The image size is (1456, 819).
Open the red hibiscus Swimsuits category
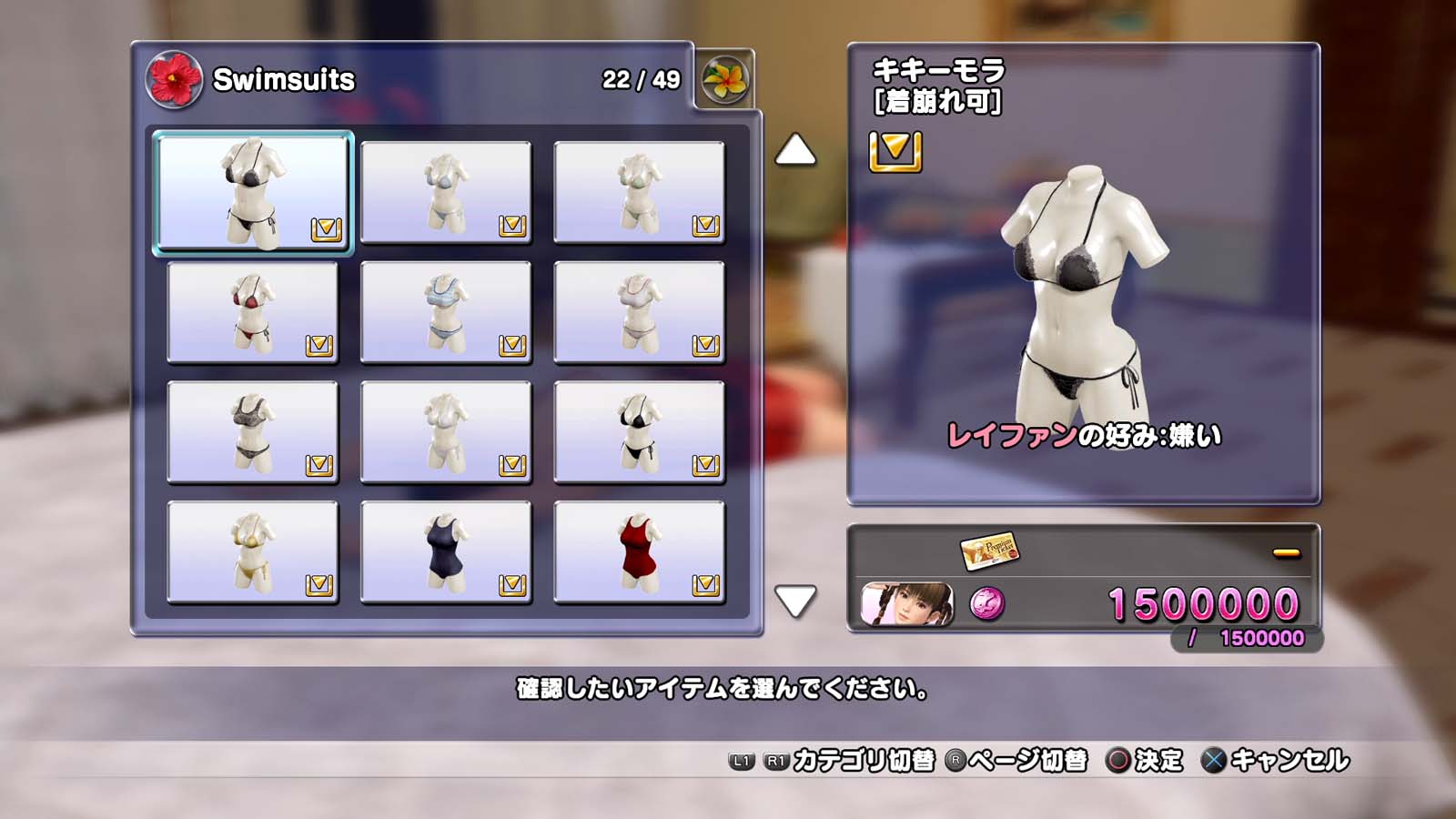pos(173,79)
